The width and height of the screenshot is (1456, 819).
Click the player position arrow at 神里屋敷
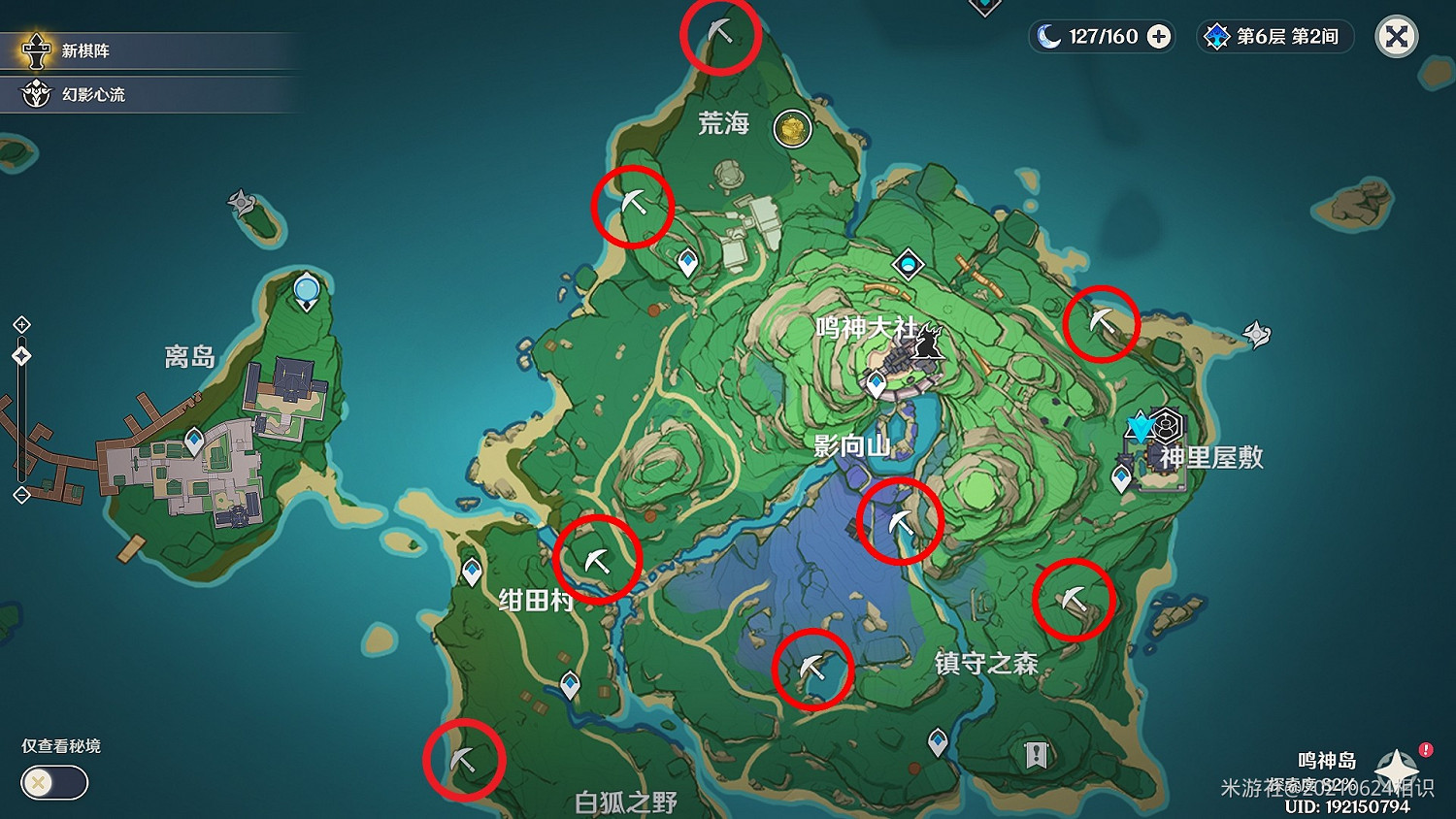coord(1141,425)
